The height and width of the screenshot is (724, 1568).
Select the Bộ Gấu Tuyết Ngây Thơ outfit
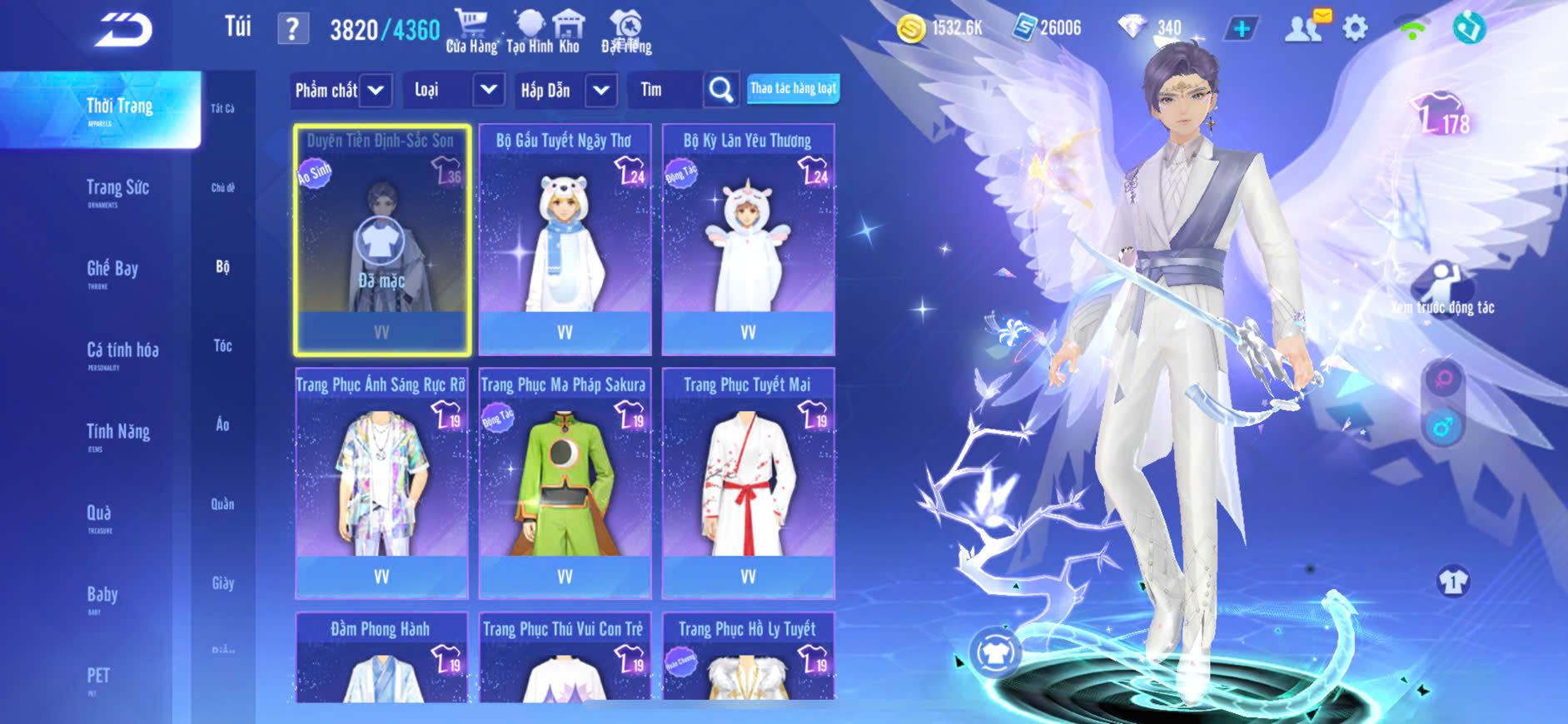[x=565, y=240]
